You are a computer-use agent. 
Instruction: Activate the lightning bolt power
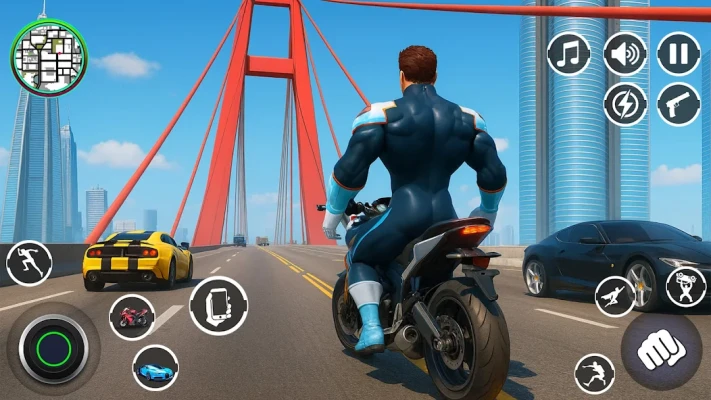[625, 104]
